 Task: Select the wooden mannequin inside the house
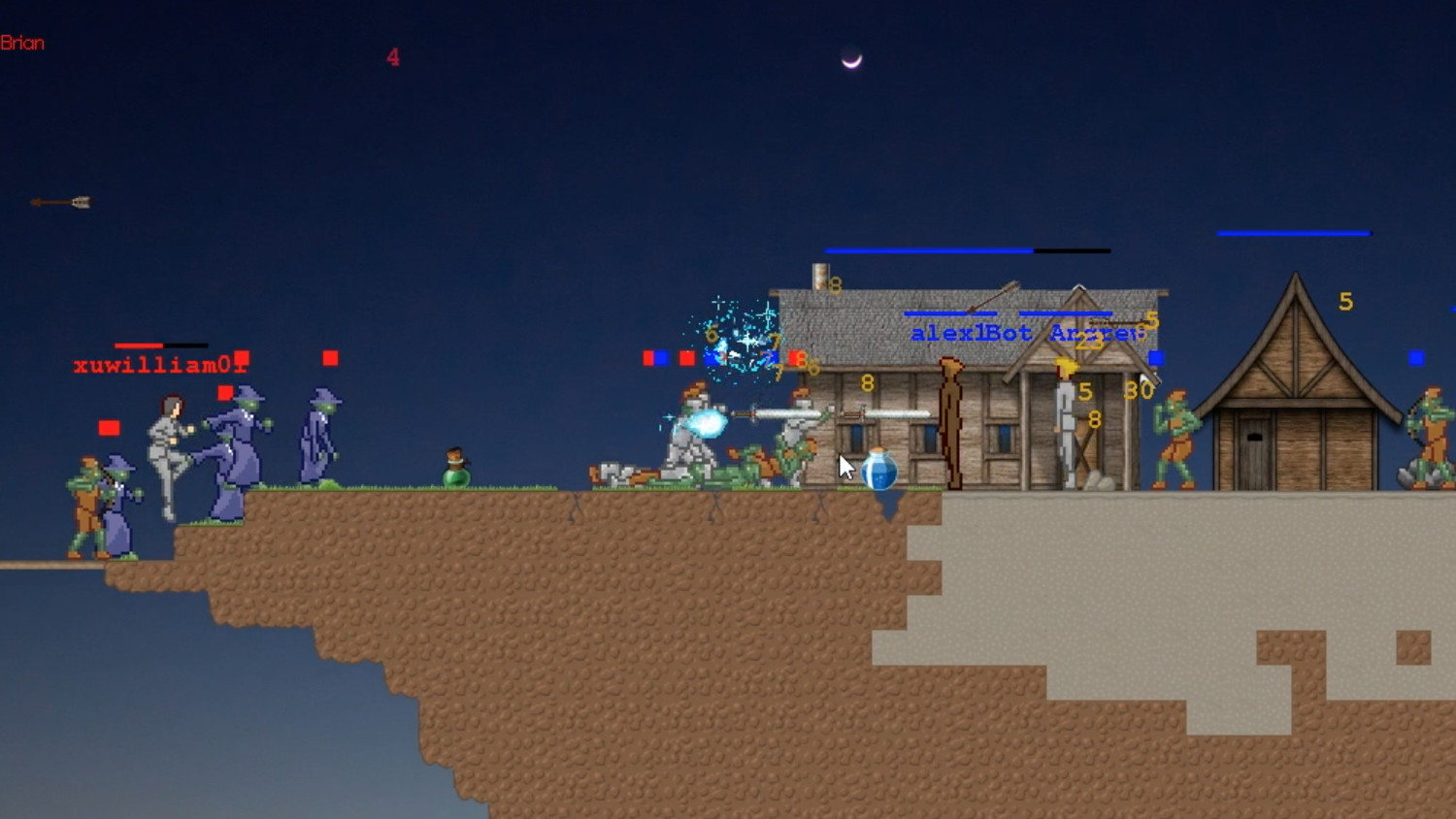tap(953, 422)
